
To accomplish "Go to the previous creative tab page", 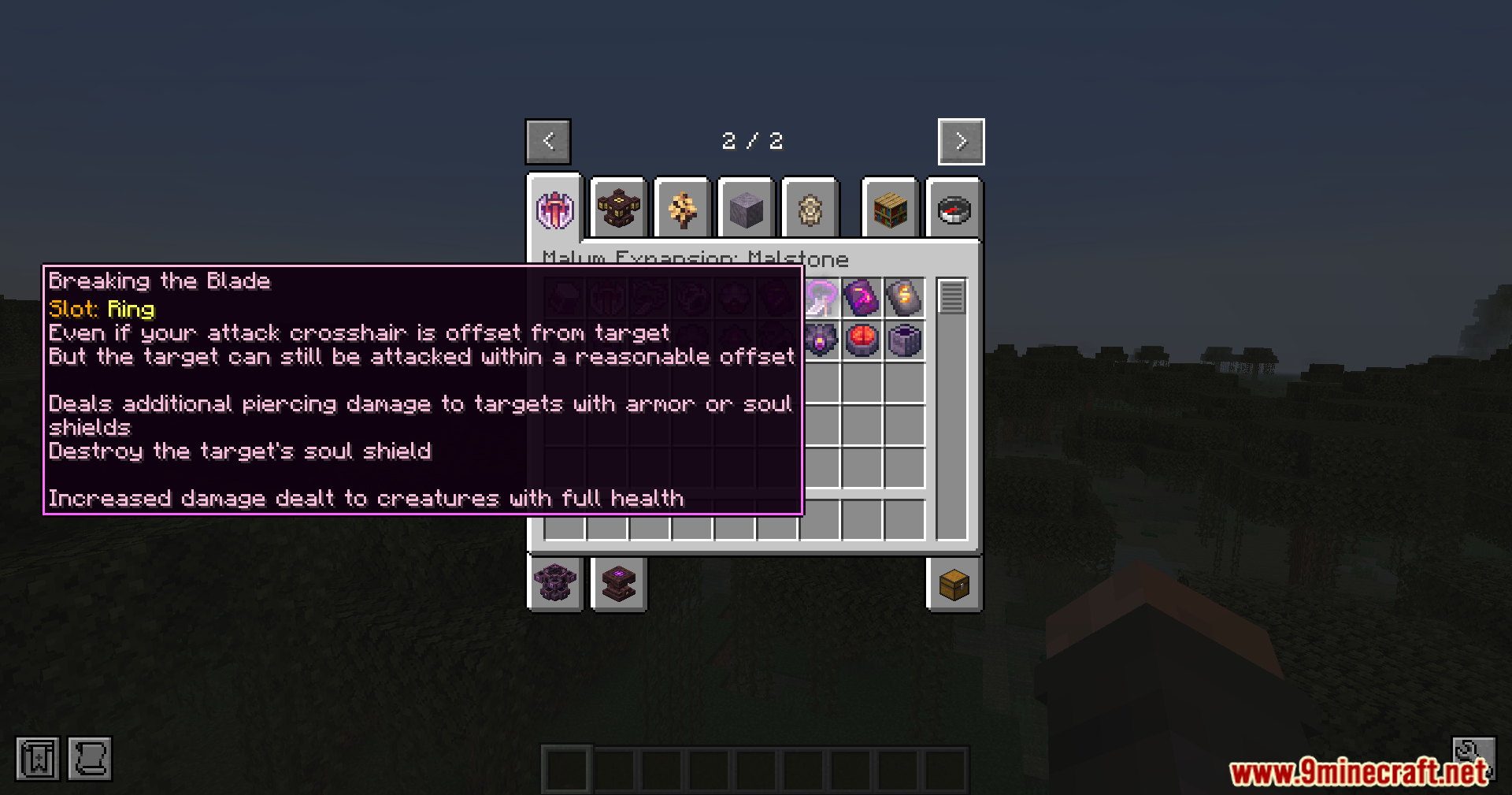I will (548, 142).
